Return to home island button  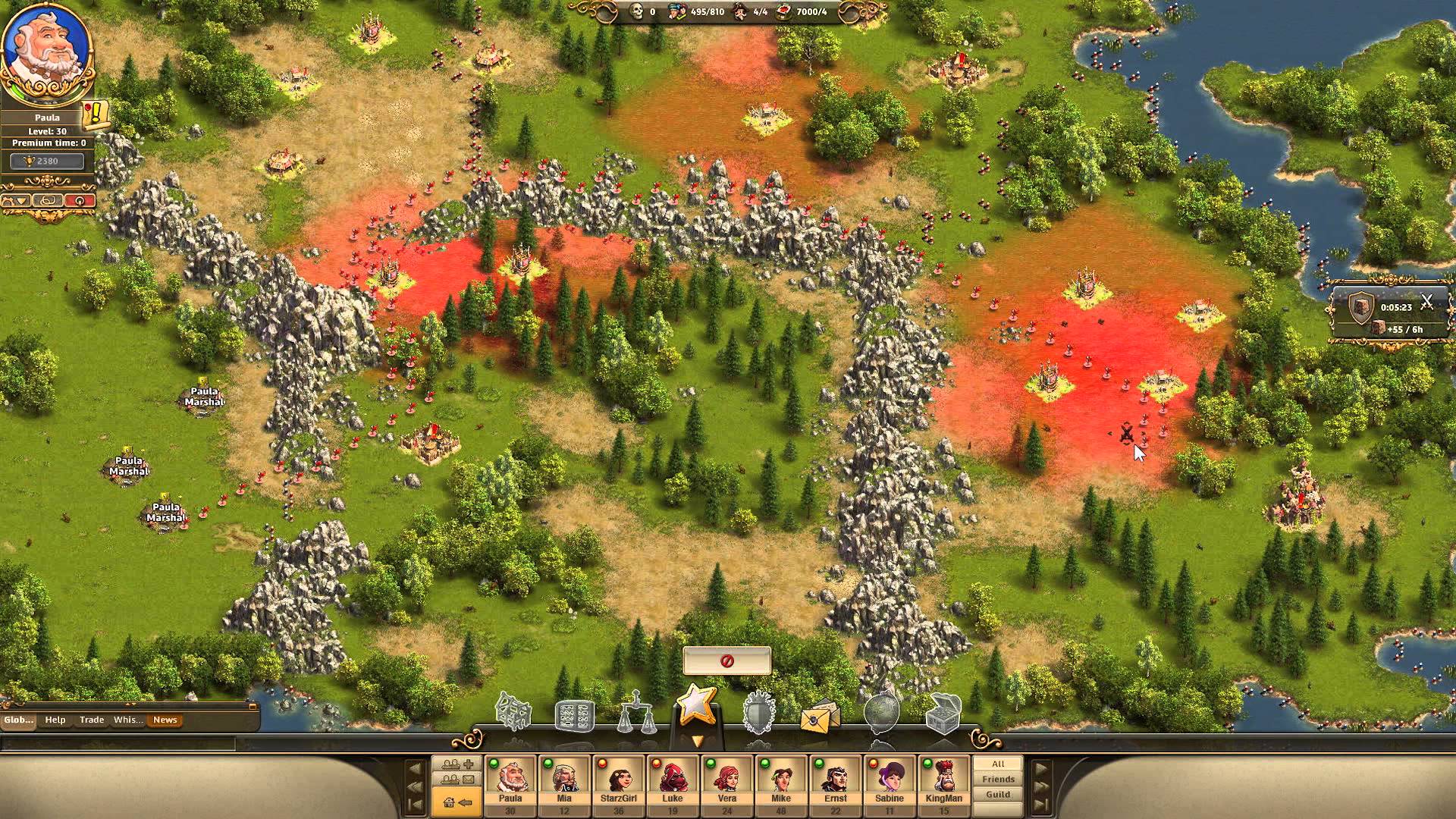457,802
